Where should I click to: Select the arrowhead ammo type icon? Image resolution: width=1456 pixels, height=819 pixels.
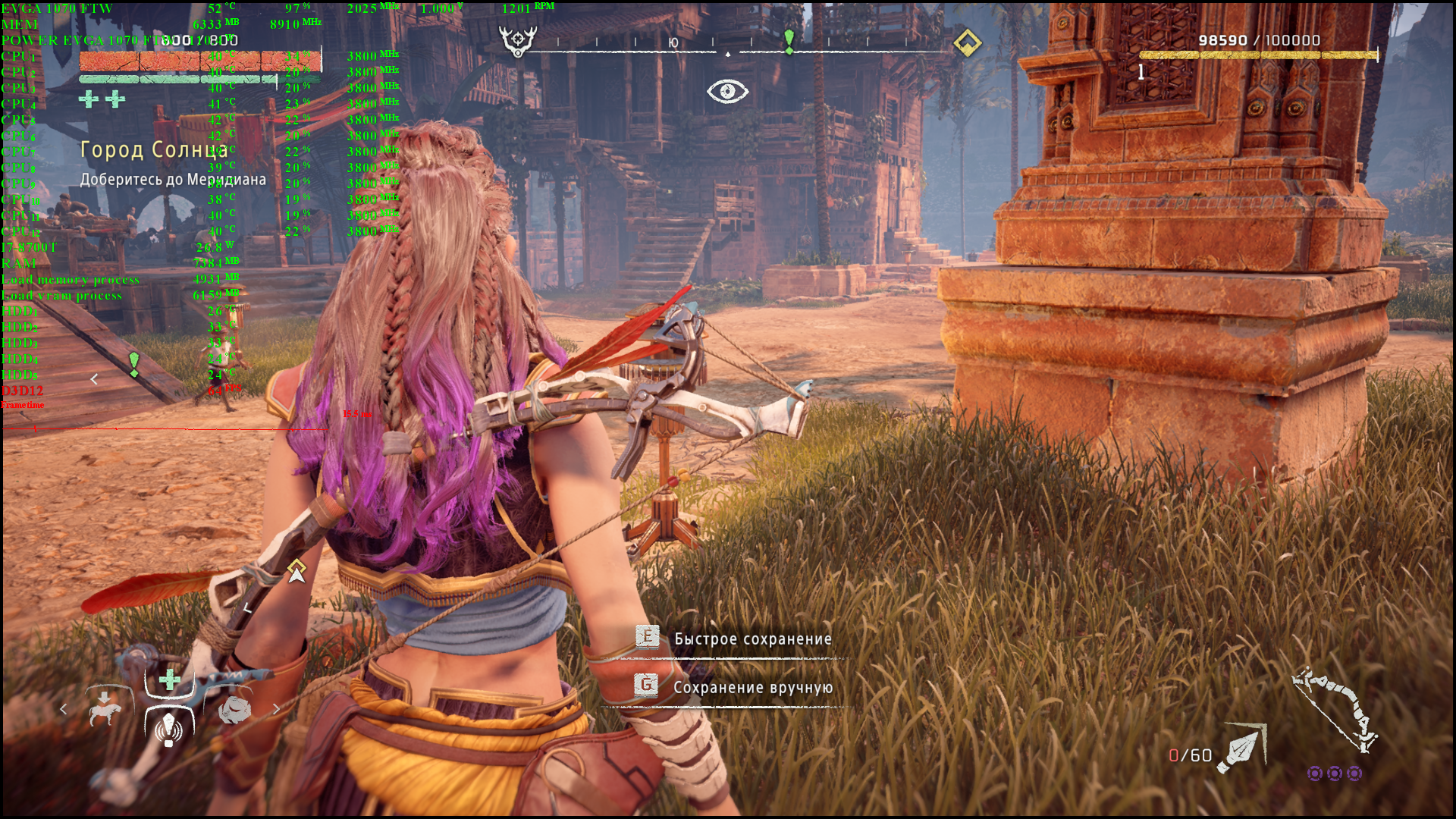[1241, 748]
